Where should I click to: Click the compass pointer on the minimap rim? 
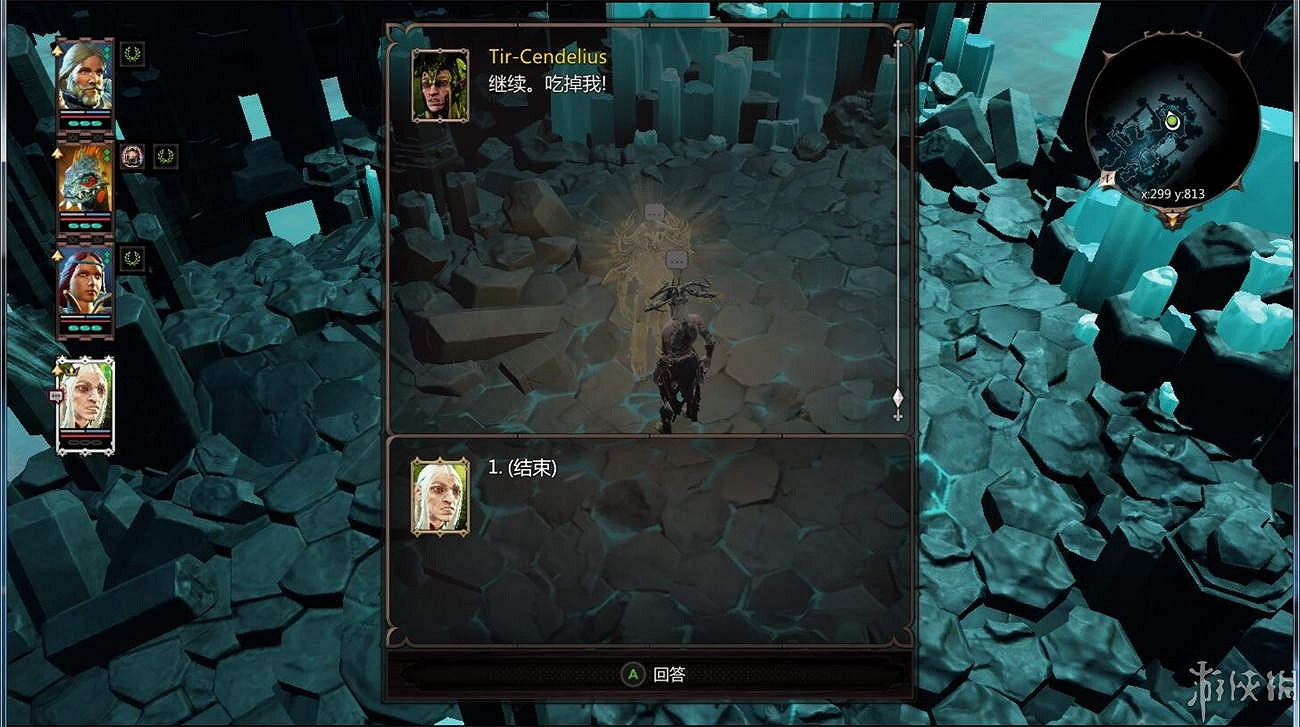click(1109, 177)
